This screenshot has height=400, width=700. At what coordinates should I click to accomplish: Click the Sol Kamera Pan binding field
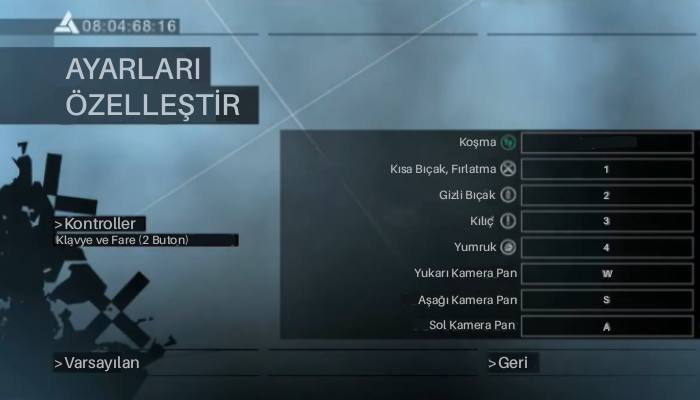(x=606, y=325)
